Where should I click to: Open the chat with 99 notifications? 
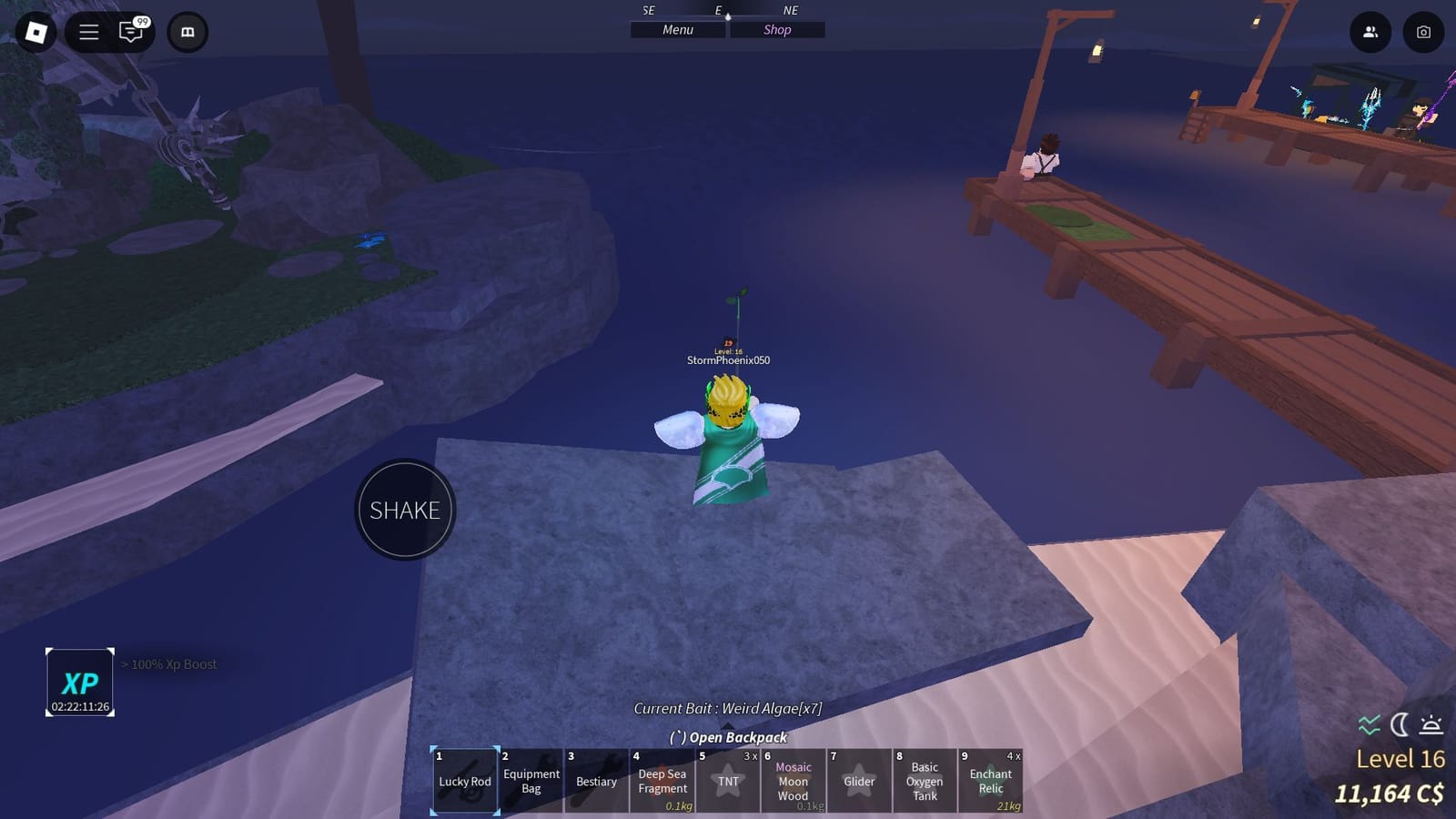pyautogui.click(x=133, y=32)
